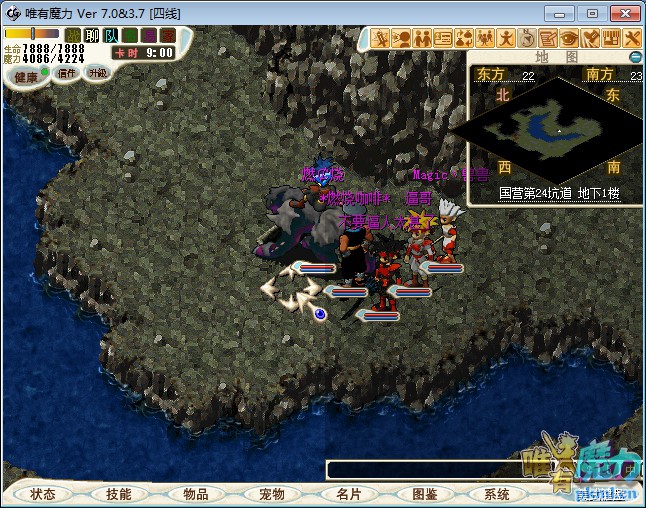
Task: Click the eye icon in the action bar
Action: click(x=569, y=38)
